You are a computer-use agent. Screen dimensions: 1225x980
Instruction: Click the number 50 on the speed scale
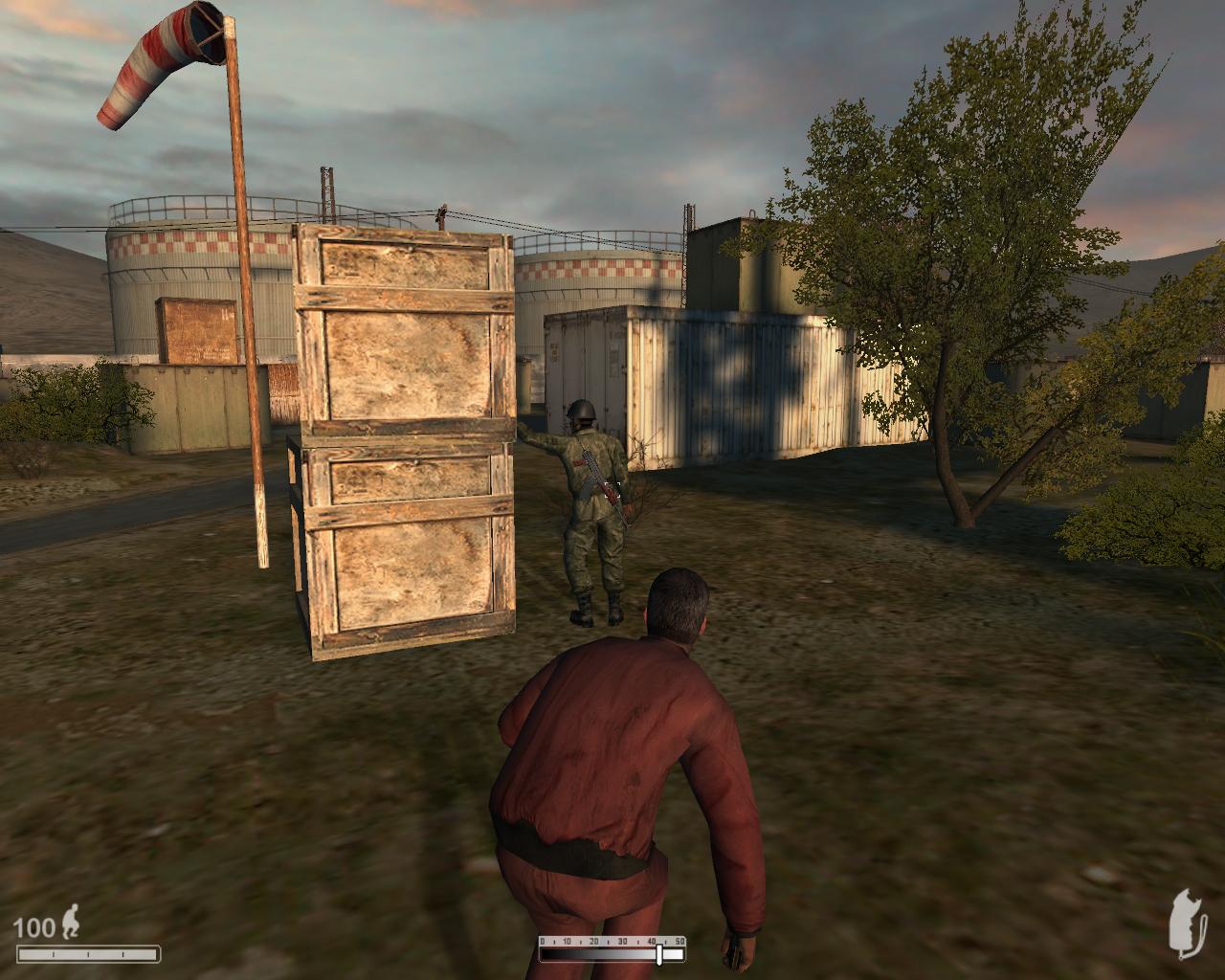coord(679,941)
